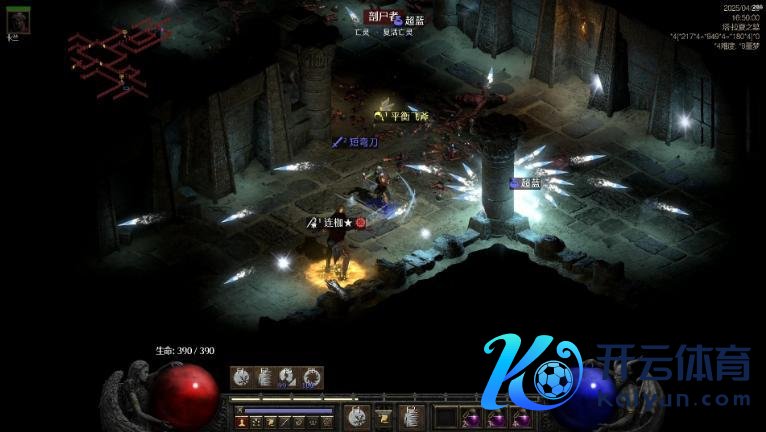Select the mercenary portrait in the corner

[17, 18]
